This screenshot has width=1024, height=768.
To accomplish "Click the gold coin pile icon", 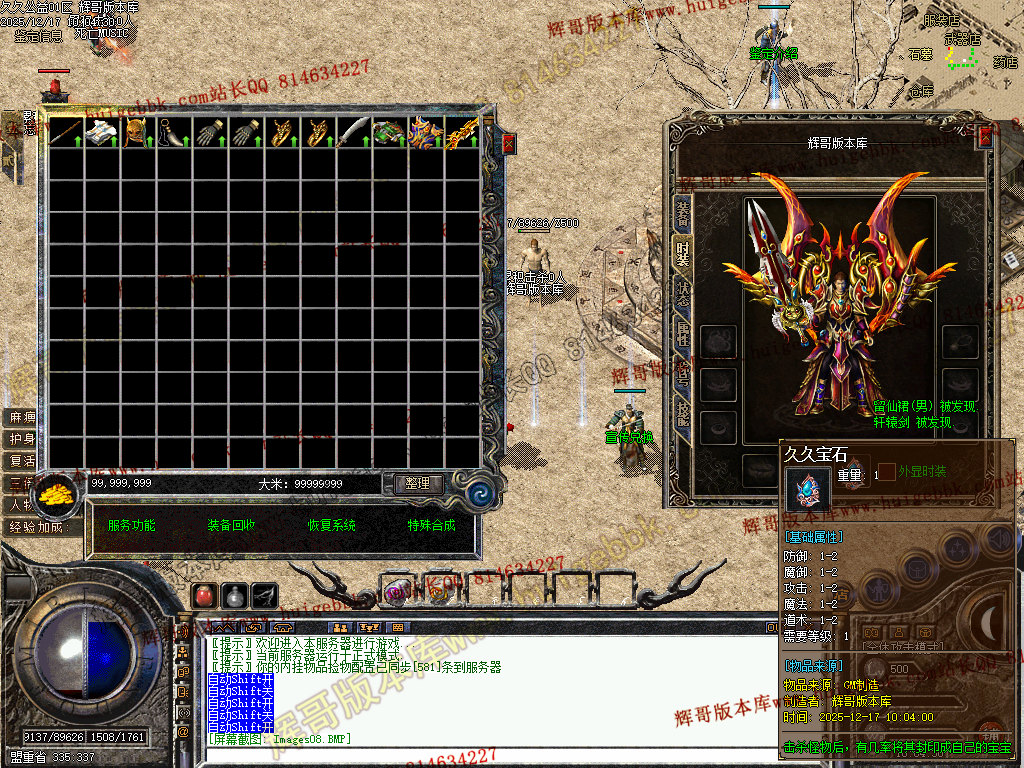I will [57, 496].
